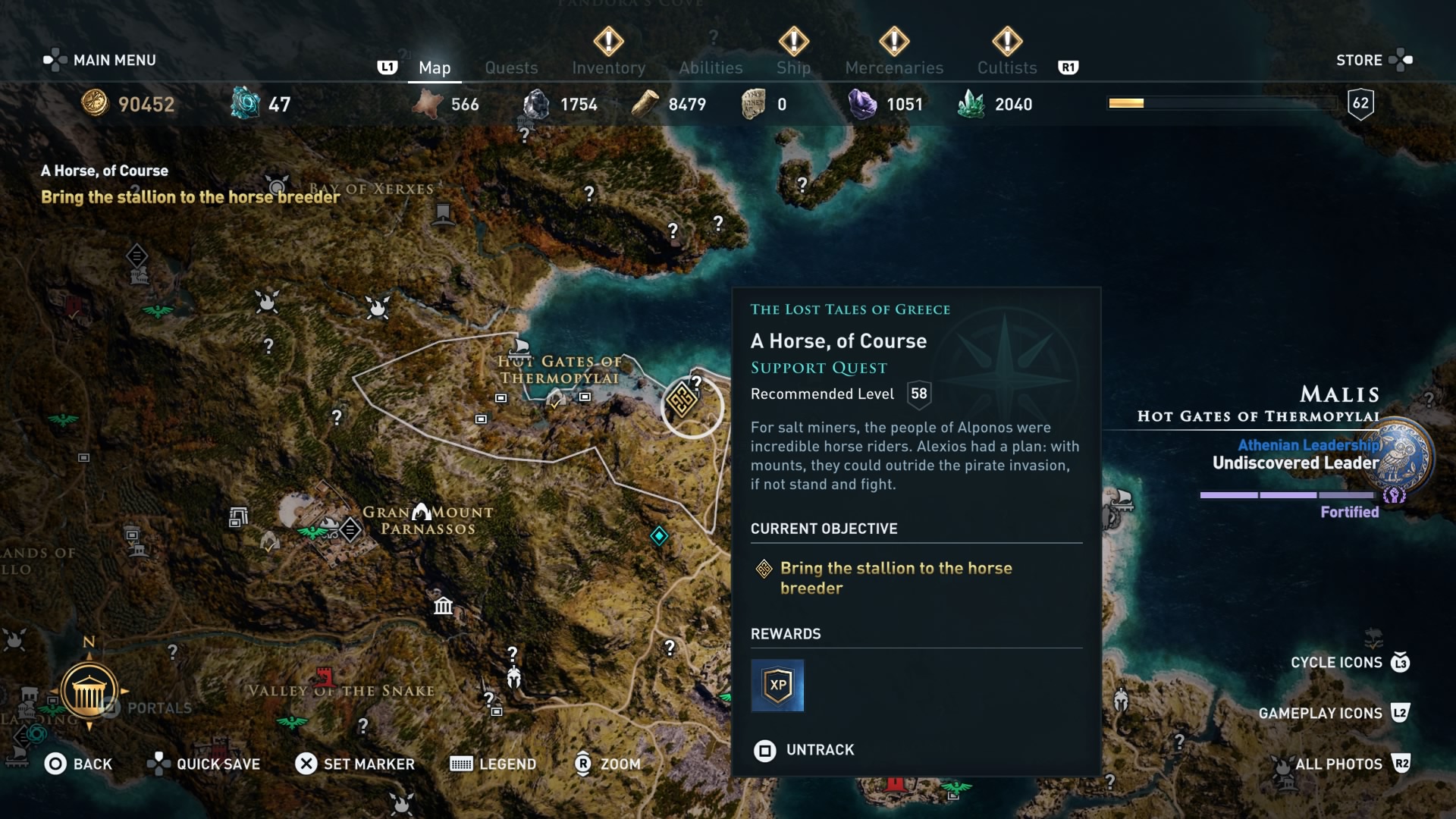Select the XP reward icon in the quest panel
The width and height of the screenshot is (1456, 819).
[x=777, y=686]
